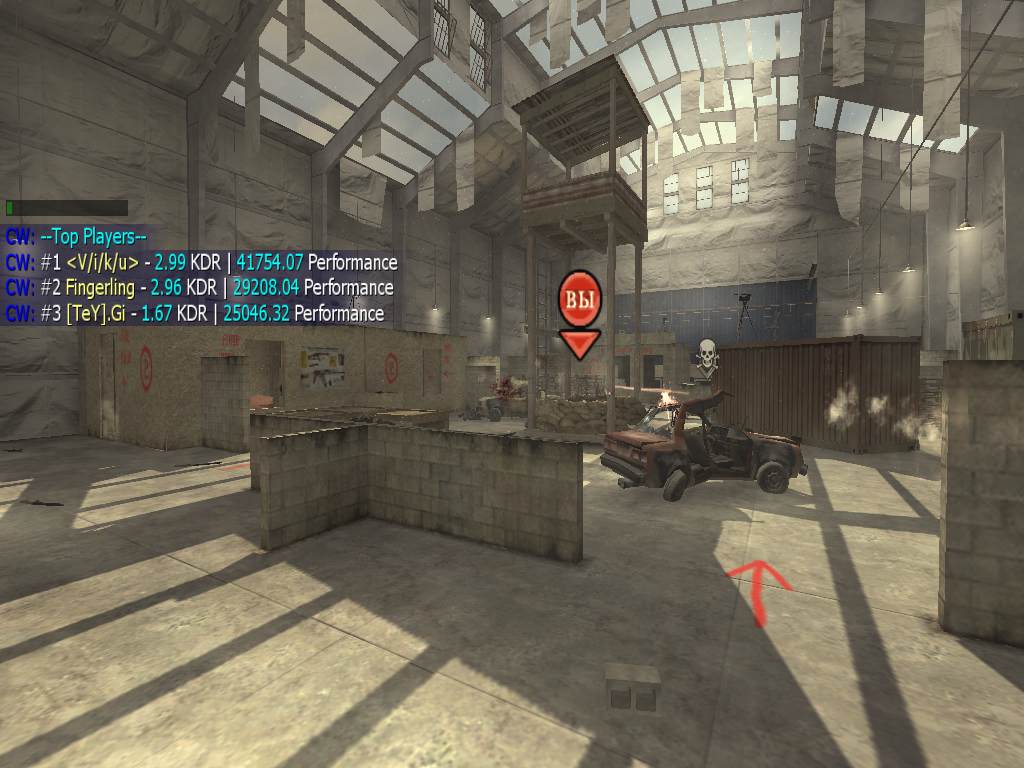
Task: Click the --Top Players-- chat header line
Action: (x=76, y=237)
